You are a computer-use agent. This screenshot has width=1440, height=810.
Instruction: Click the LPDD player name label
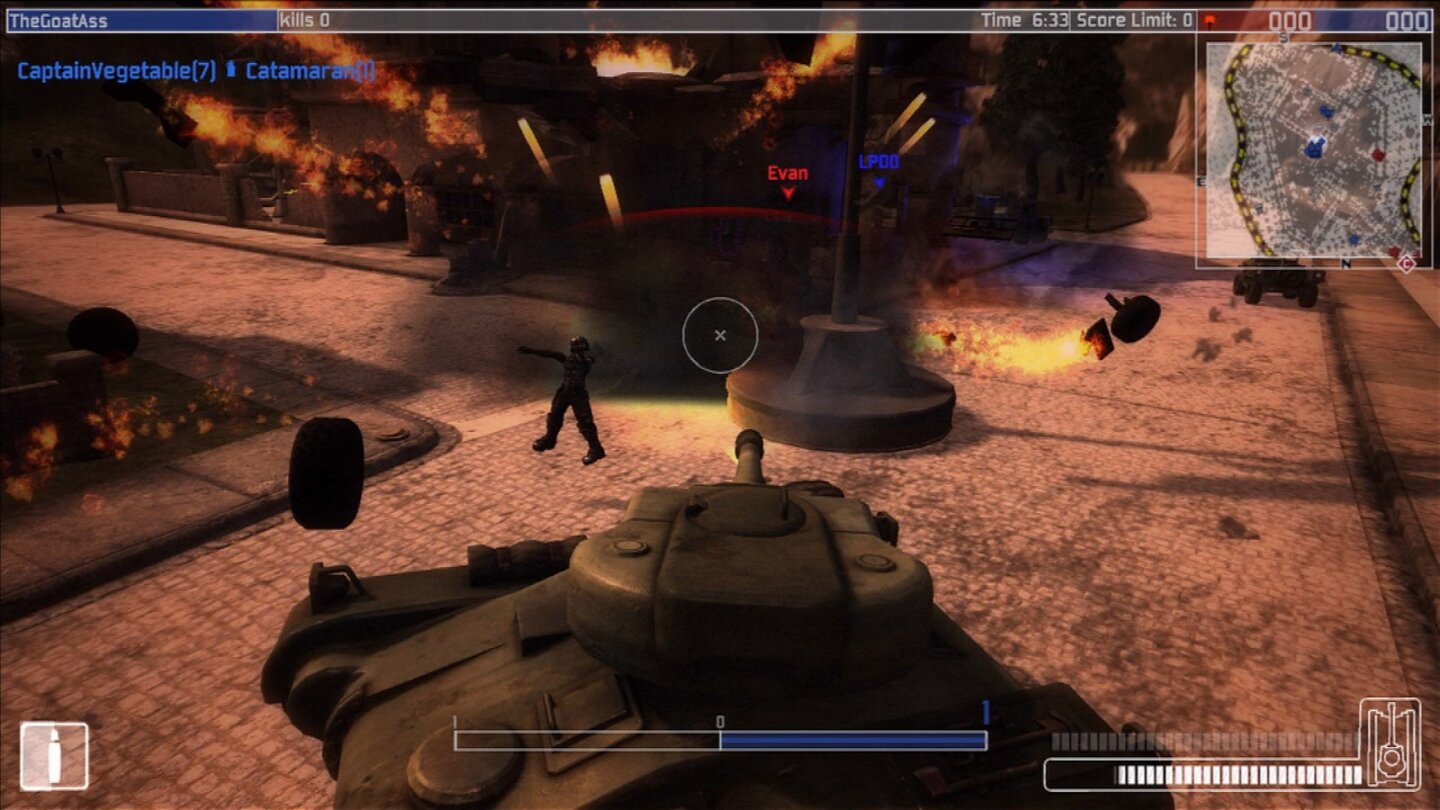click(877, 160)
